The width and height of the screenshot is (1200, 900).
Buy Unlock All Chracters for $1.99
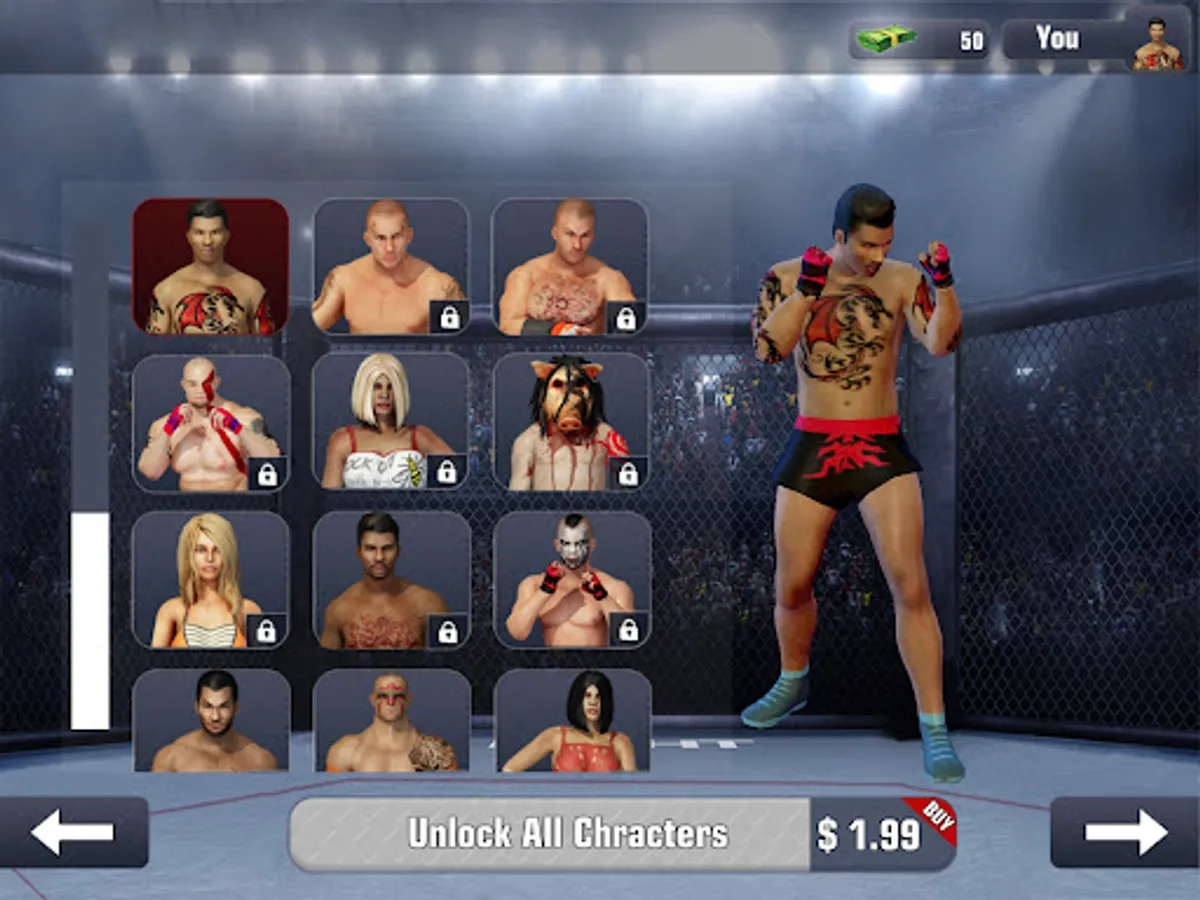click(x=622, y=834)
